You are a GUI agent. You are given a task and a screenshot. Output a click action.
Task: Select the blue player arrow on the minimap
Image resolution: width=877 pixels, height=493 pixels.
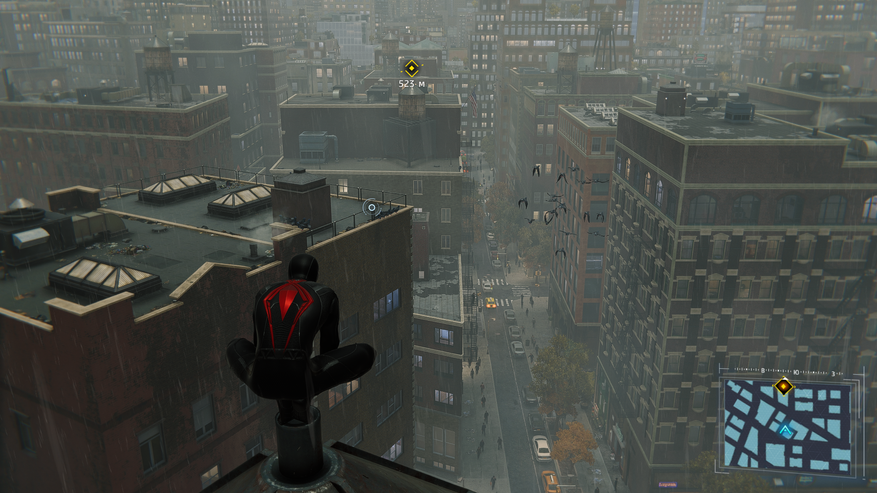coord(786,431)
